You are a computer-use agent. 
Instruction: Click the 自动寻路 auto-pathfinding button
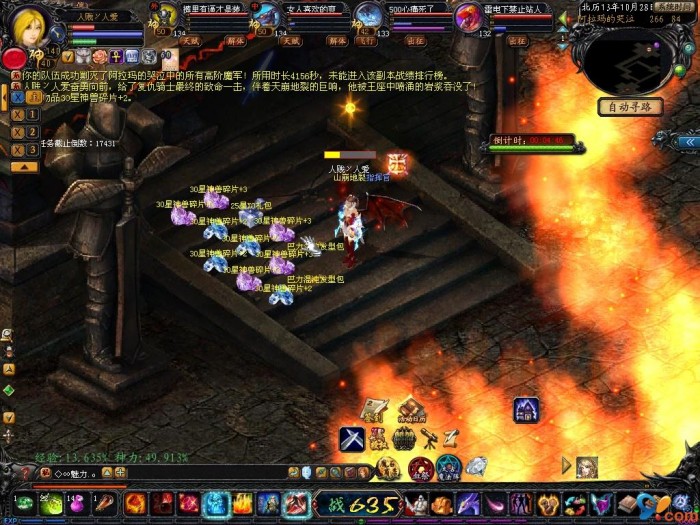click(x=629, y=107)
